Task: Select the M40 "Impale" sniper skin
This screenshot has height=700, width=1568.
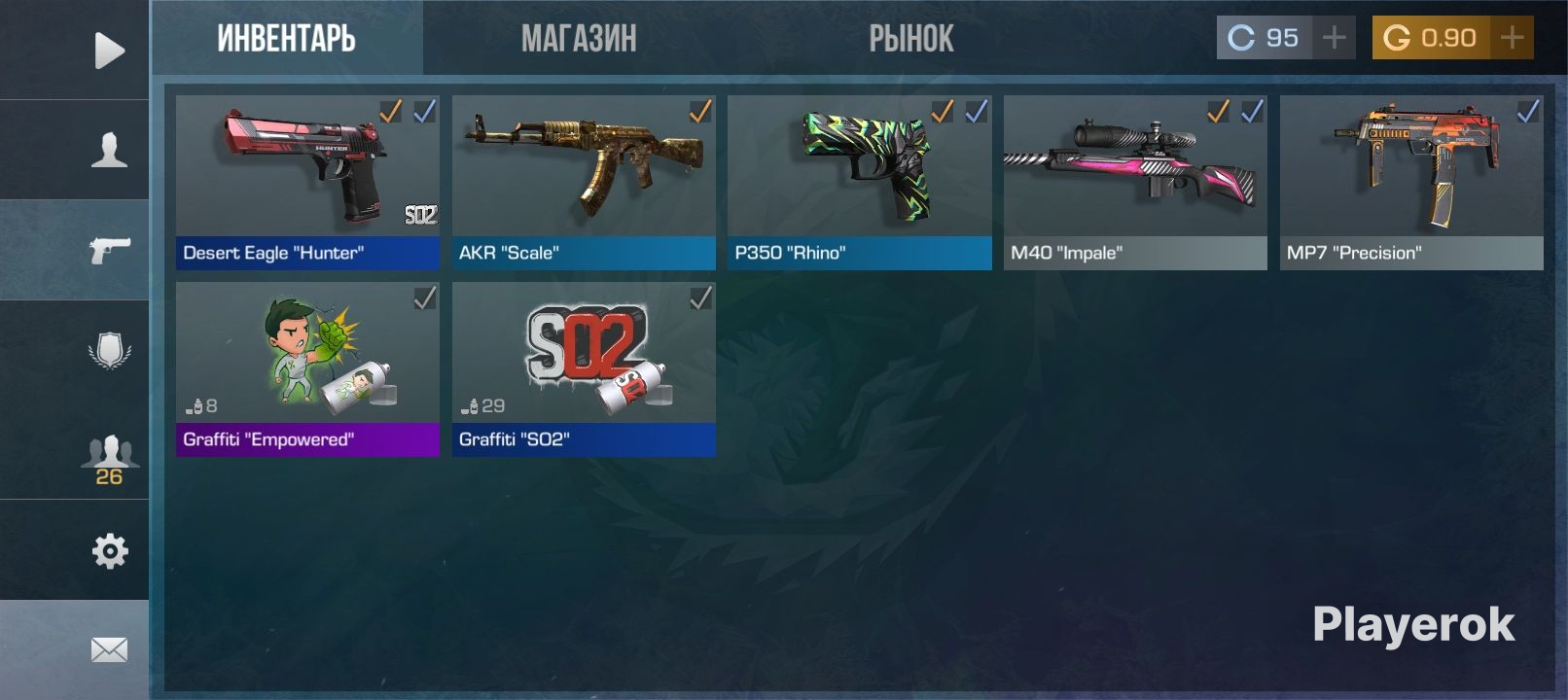Action: click(x=1135, y=183)
